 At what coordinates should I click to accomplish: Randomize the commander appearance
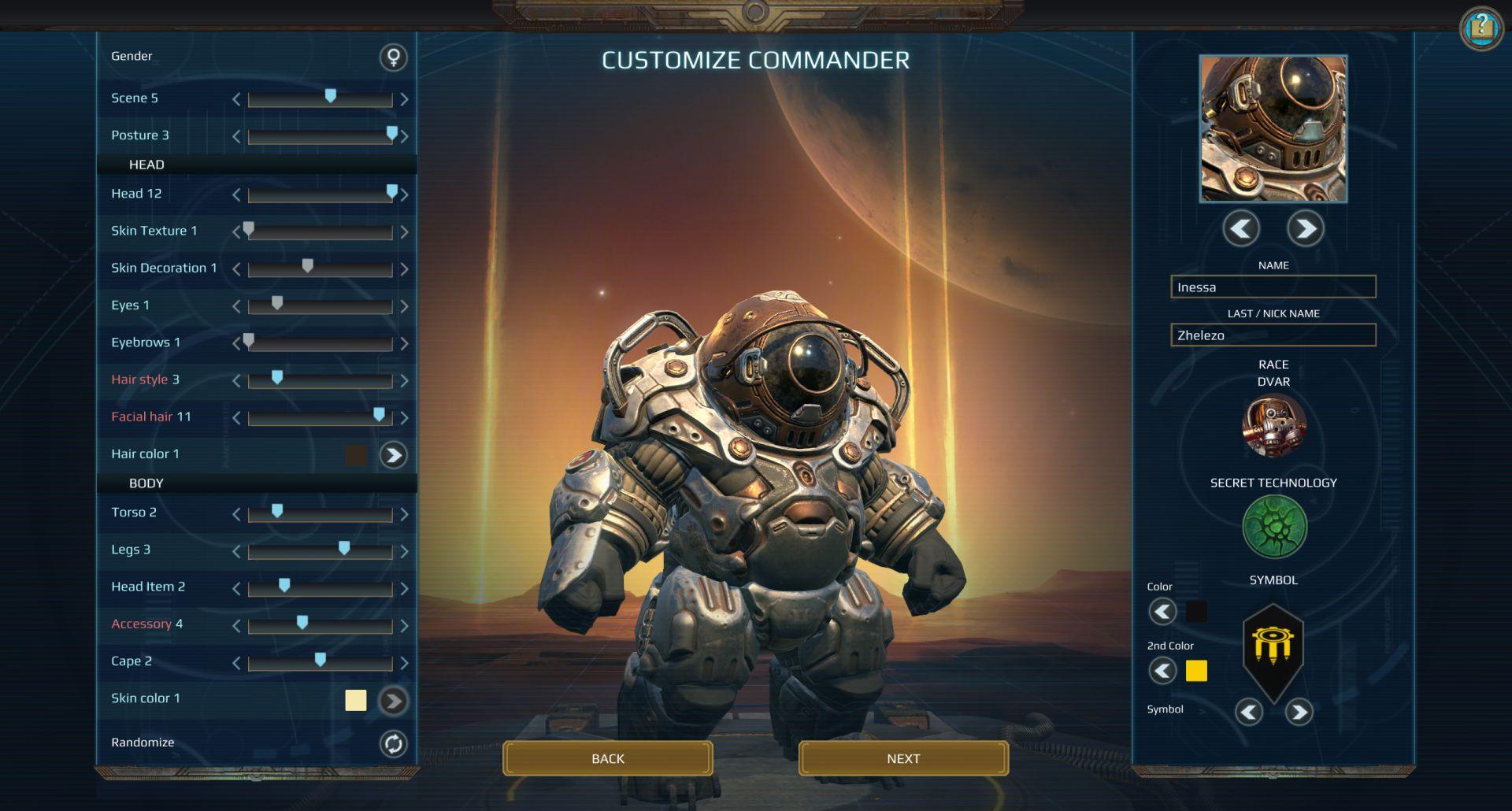(393, 743)
